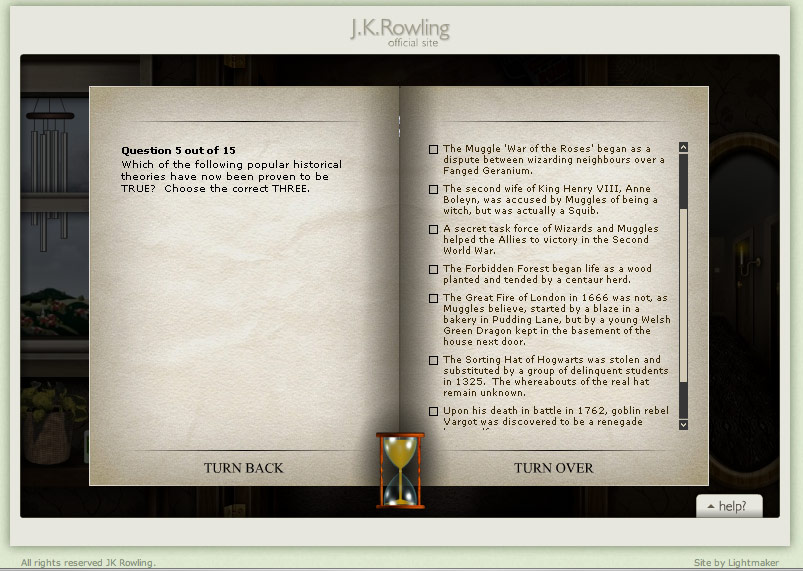Click the J.K. Rowling official site logo
The height and width of the screenshot is (571, 803).
400,32
